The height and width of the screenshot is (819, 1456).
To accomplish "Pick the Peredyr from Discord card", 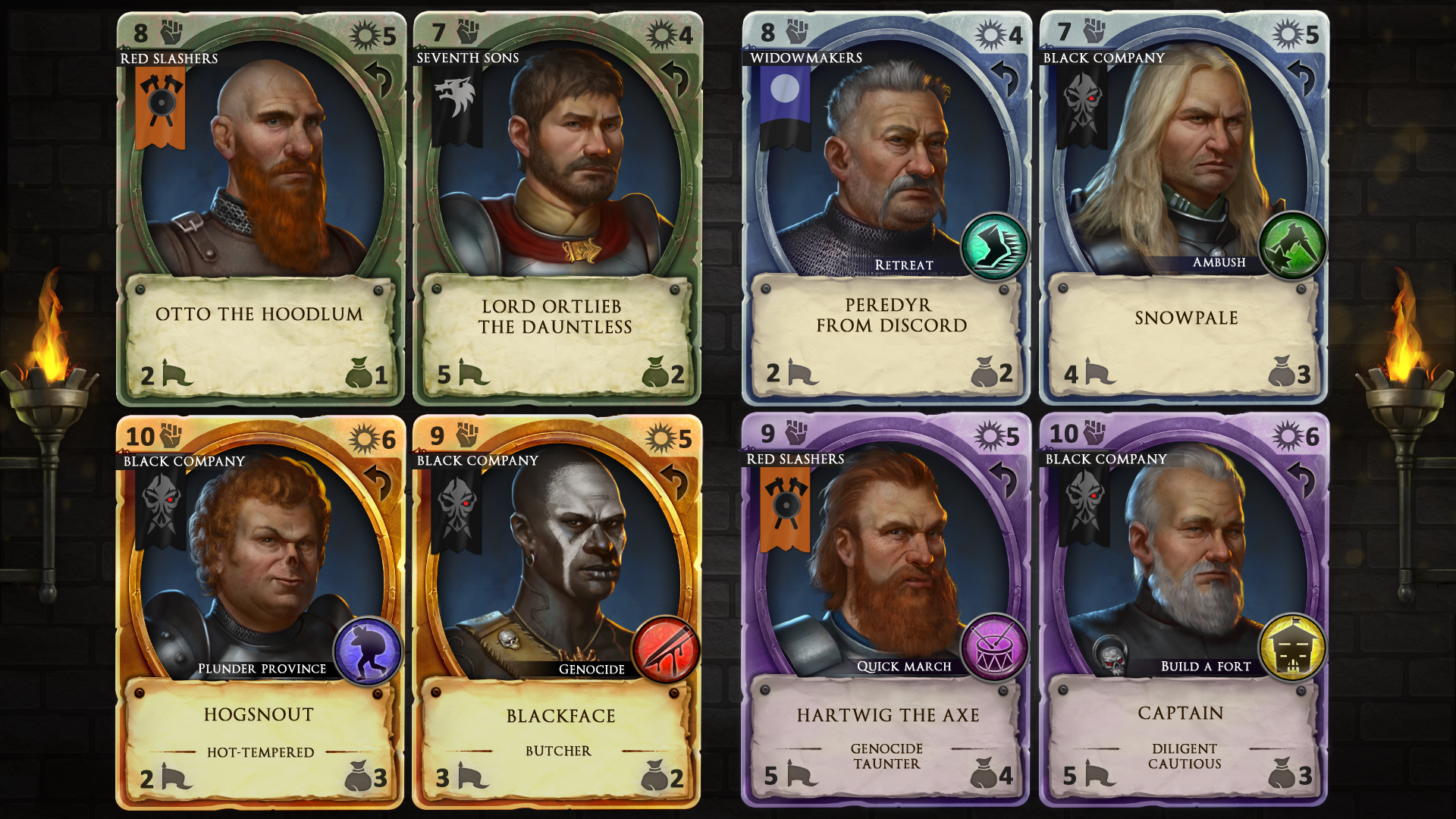I will (886, 209).
